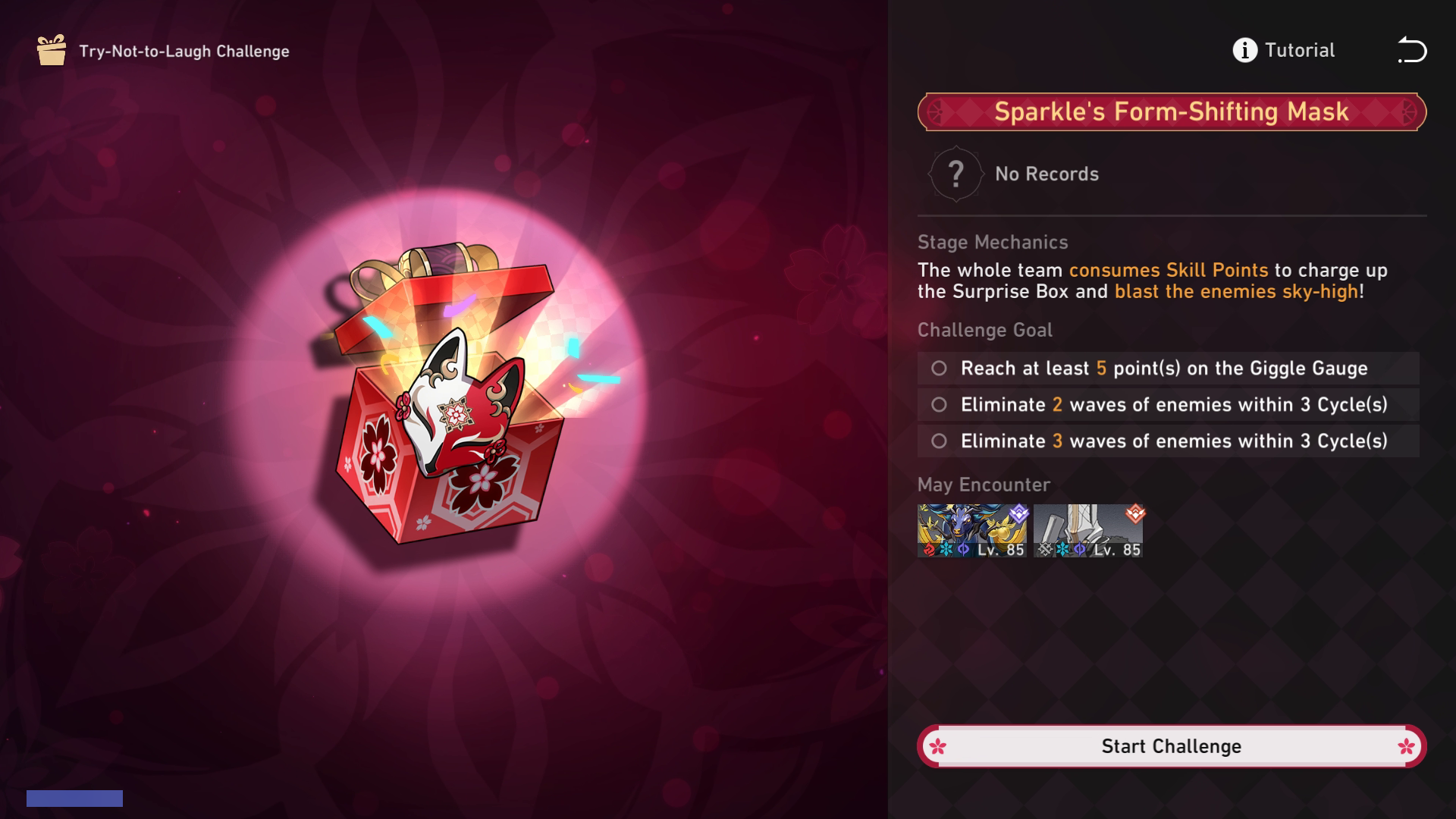The width and height of the screenshot is (1456, 819).
Task: Click the red boss badge on second enemy
Action: tap(1134, 513)
